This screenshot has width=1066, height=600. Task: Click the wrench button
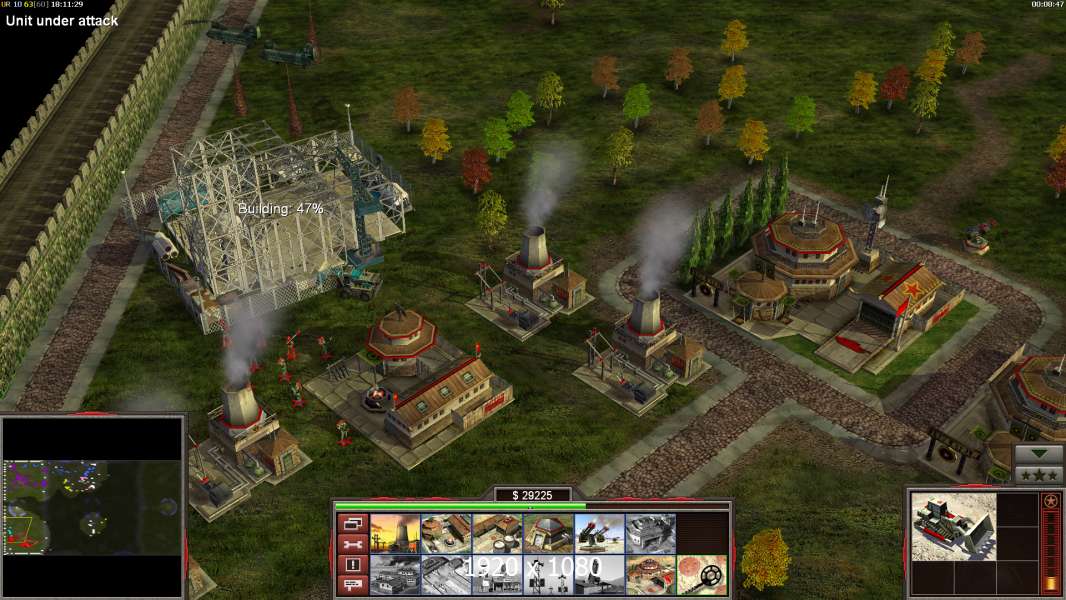(x=351, y=544)
